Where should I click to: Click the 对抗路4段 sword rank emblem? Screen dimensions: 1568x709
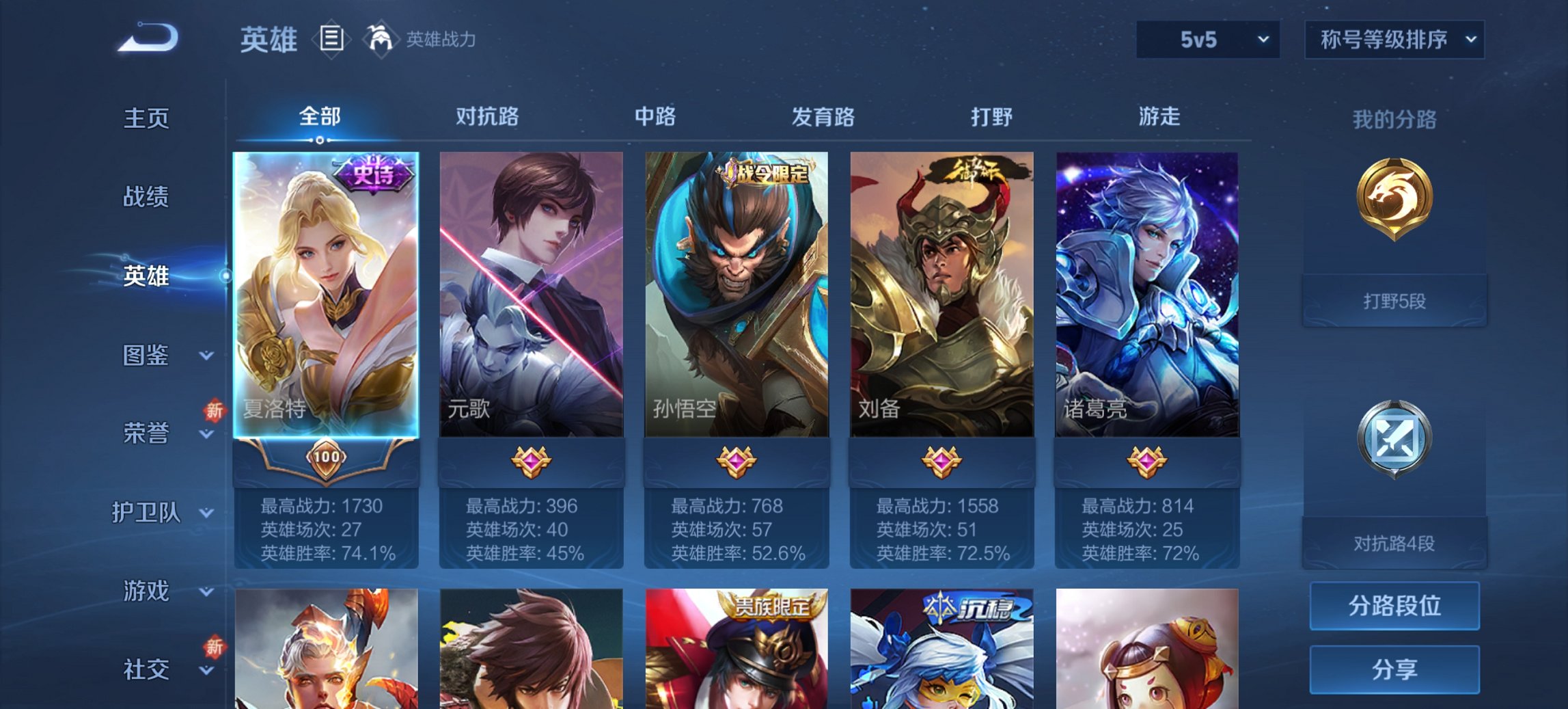(1394, 438)
